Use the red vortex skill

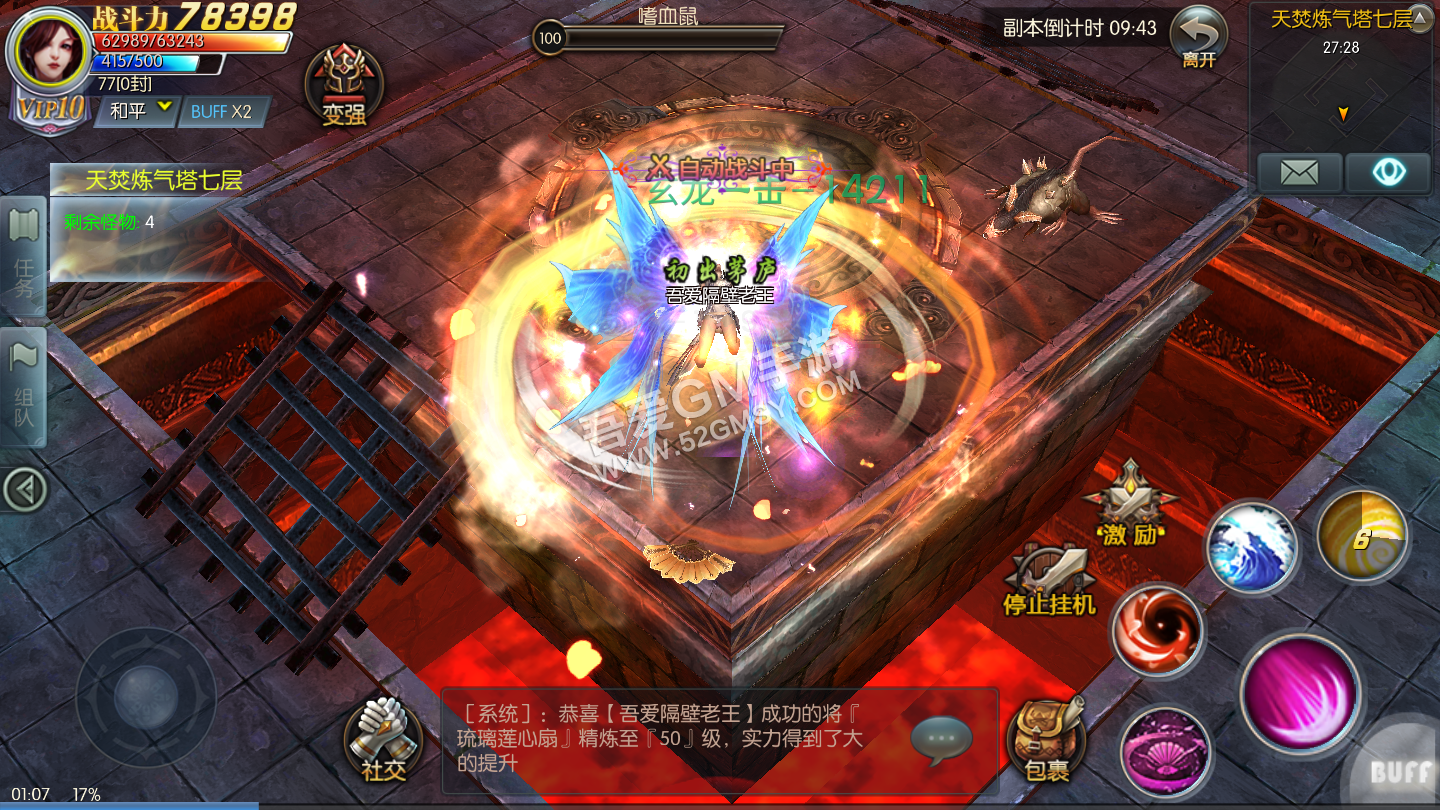coord(1158,630)
